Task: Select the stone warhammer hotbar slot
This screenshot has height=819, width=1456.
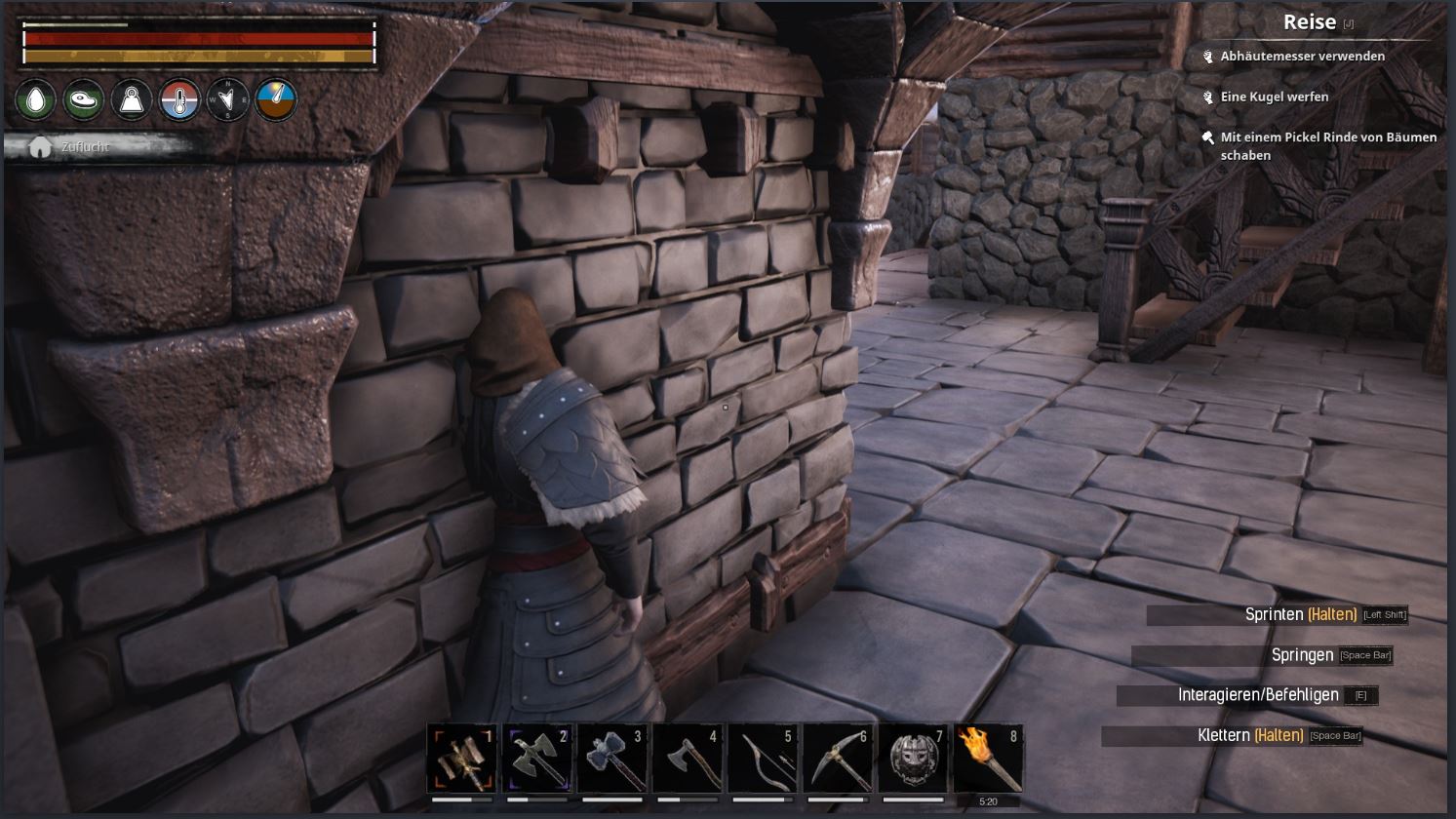Action: [x=612, y=759]
